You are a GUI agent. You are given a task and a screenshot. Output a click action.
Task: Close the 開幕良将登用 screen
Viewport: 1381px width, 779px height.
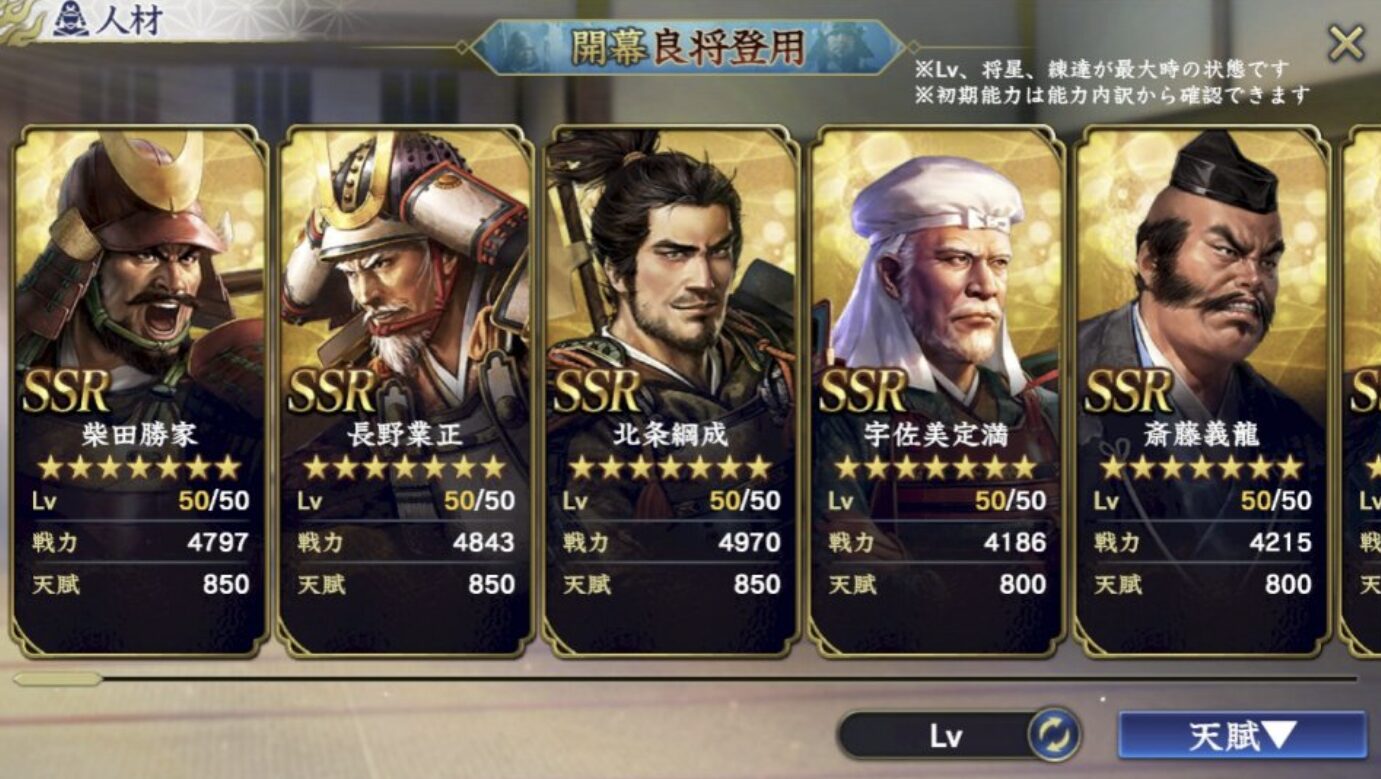pyautogui.click(x=1345, y=44)
